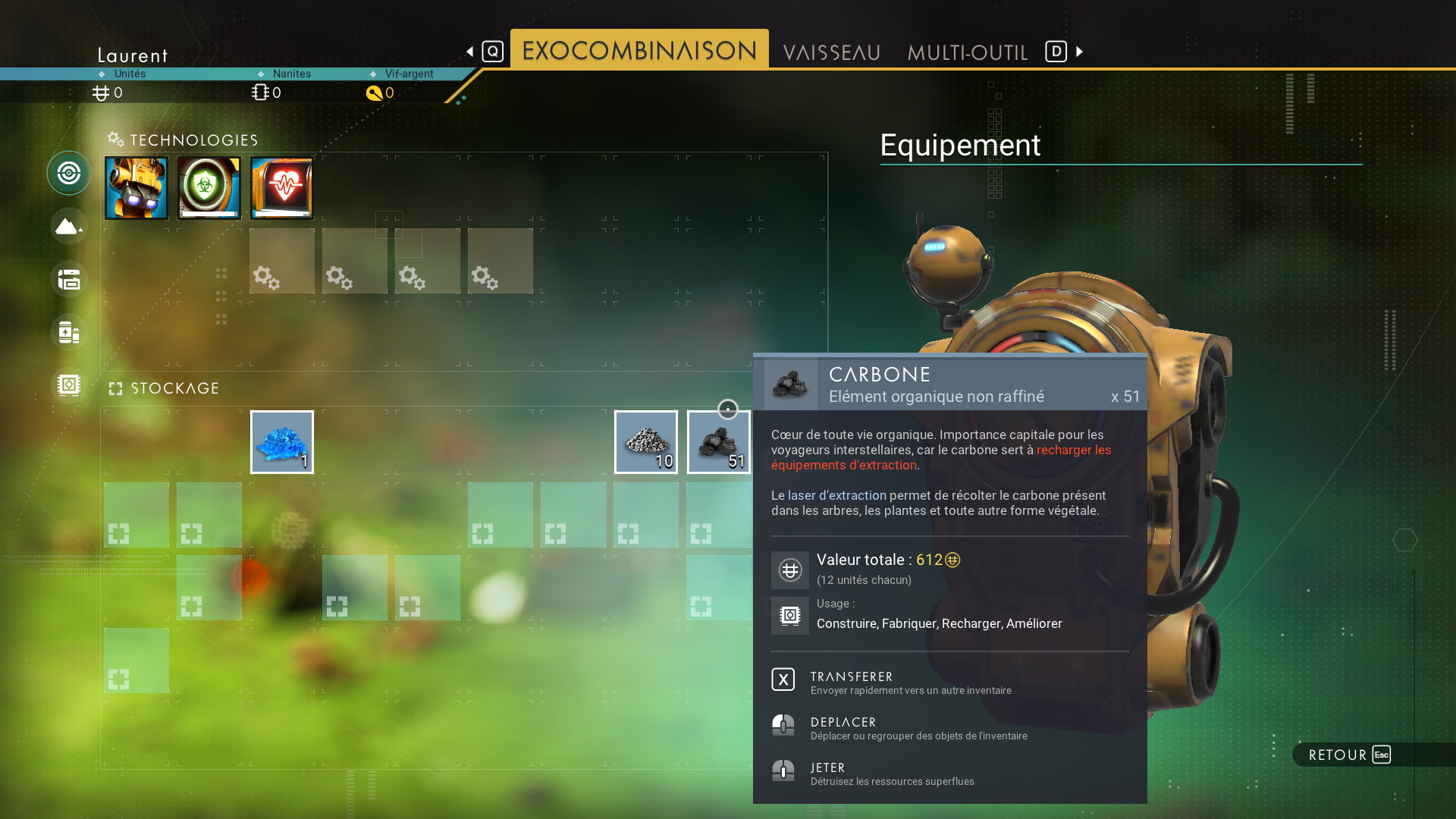Select the circular target side icon
This screenshot has height=819, width=1456.
(x=69, y=173)
